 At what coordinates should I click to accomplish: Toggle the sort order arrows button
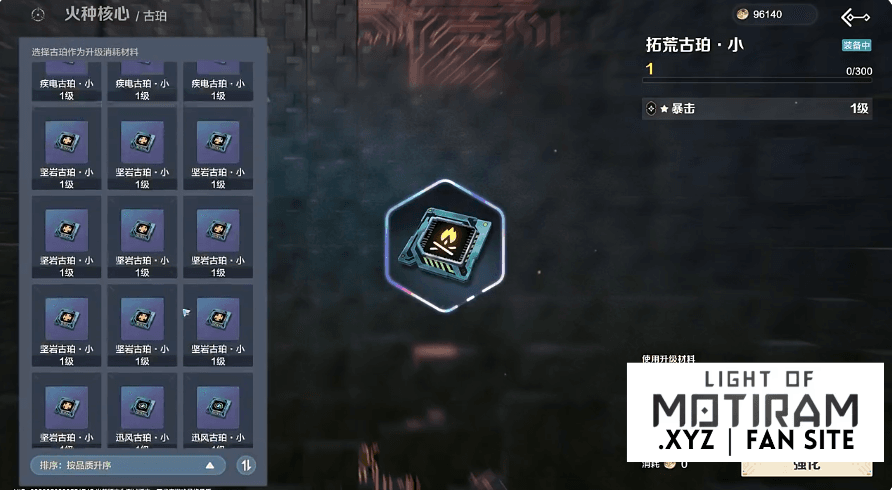[246, 465]
